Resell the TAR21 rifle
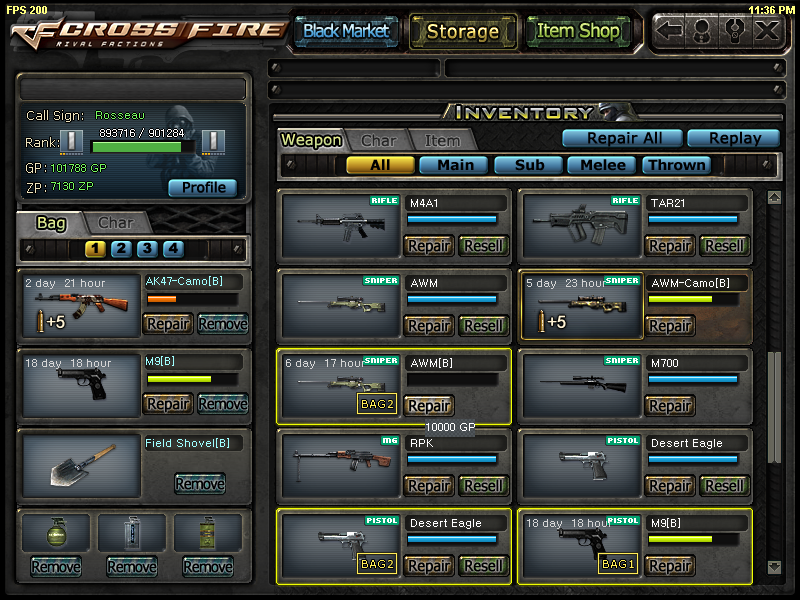Image resolution: width=800 pixels, height=600 pixels. click(x=724, y=245)
